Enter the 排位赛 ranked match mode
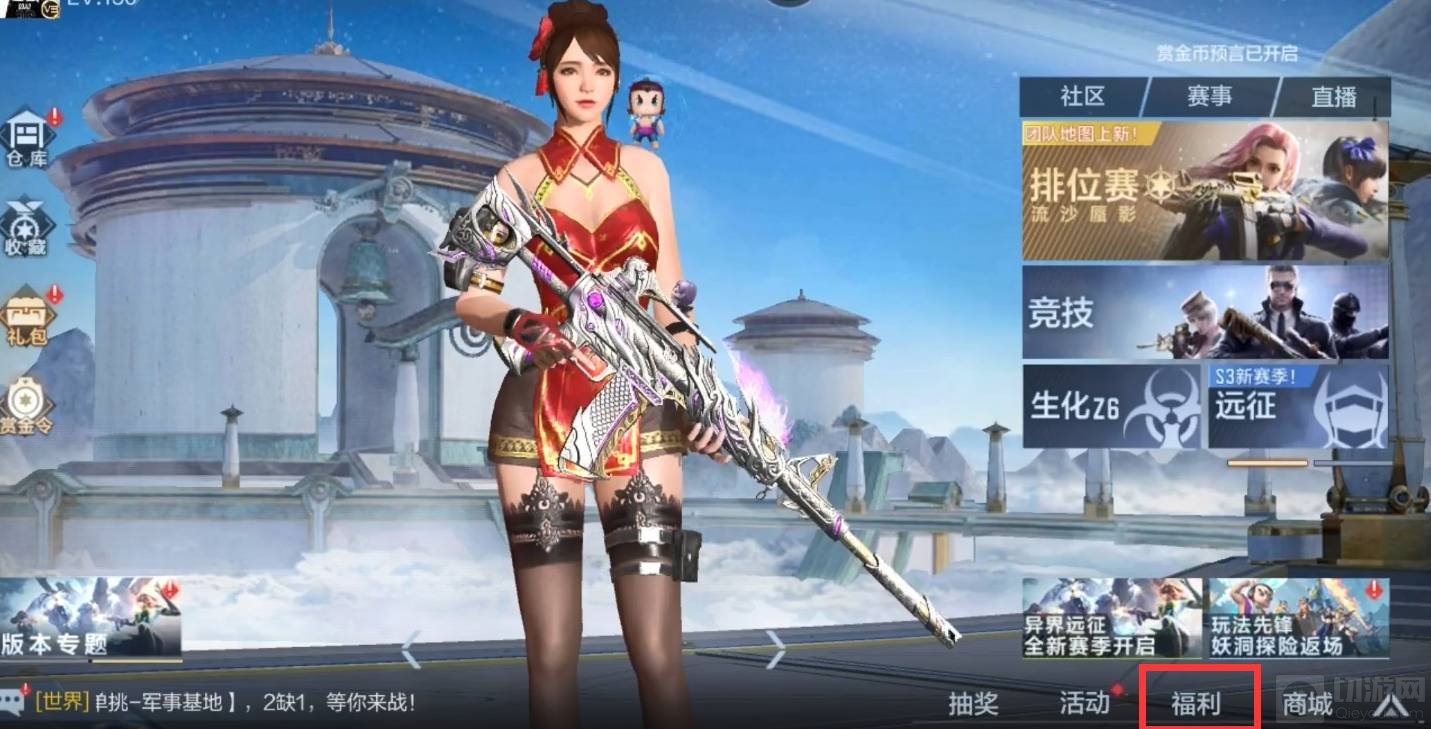This screenshot has height=729, width=1431. [1204, 190]
